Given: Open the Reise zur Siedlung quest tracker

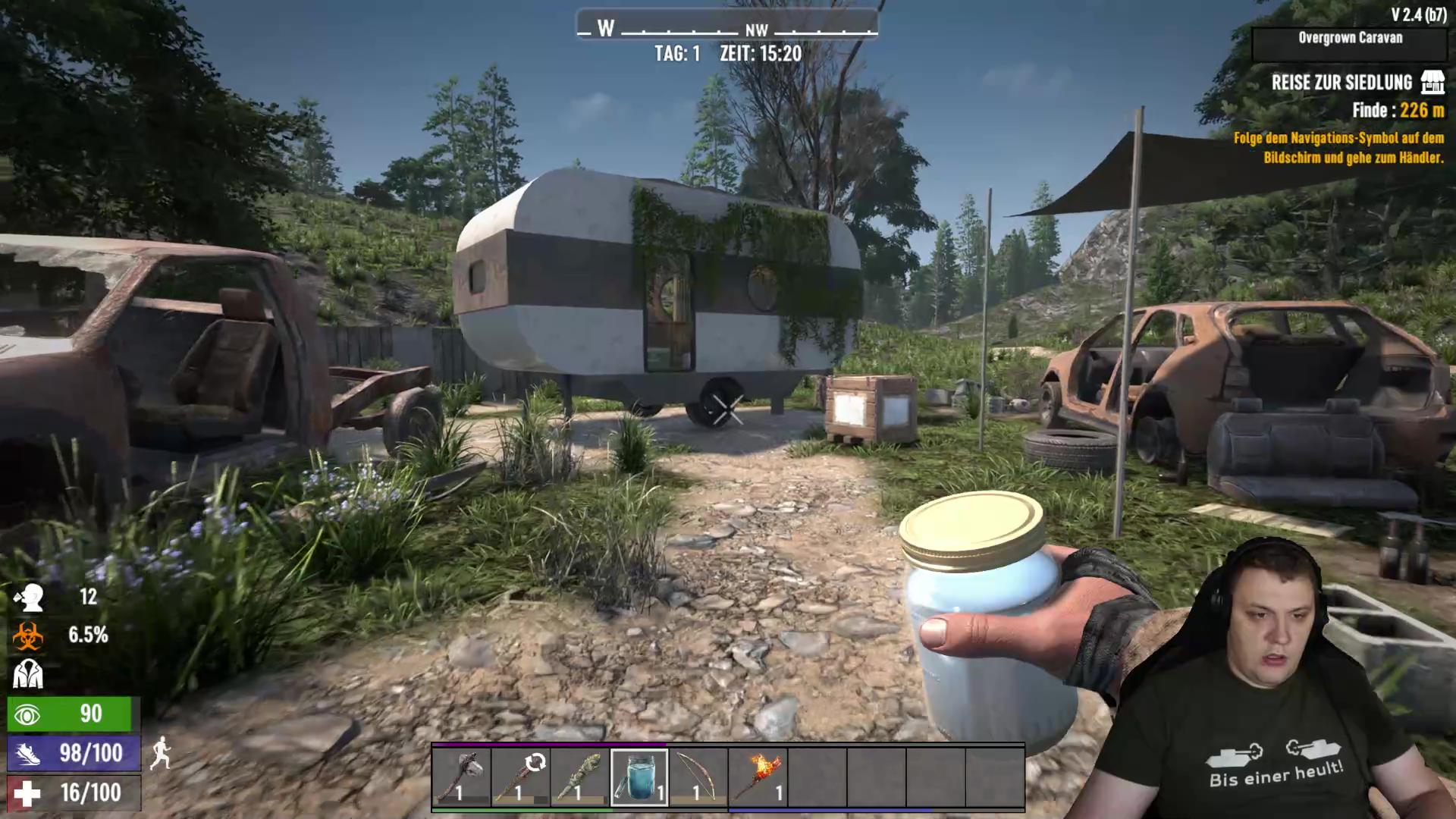Looking at the screenshot, I should point(1341,83).
